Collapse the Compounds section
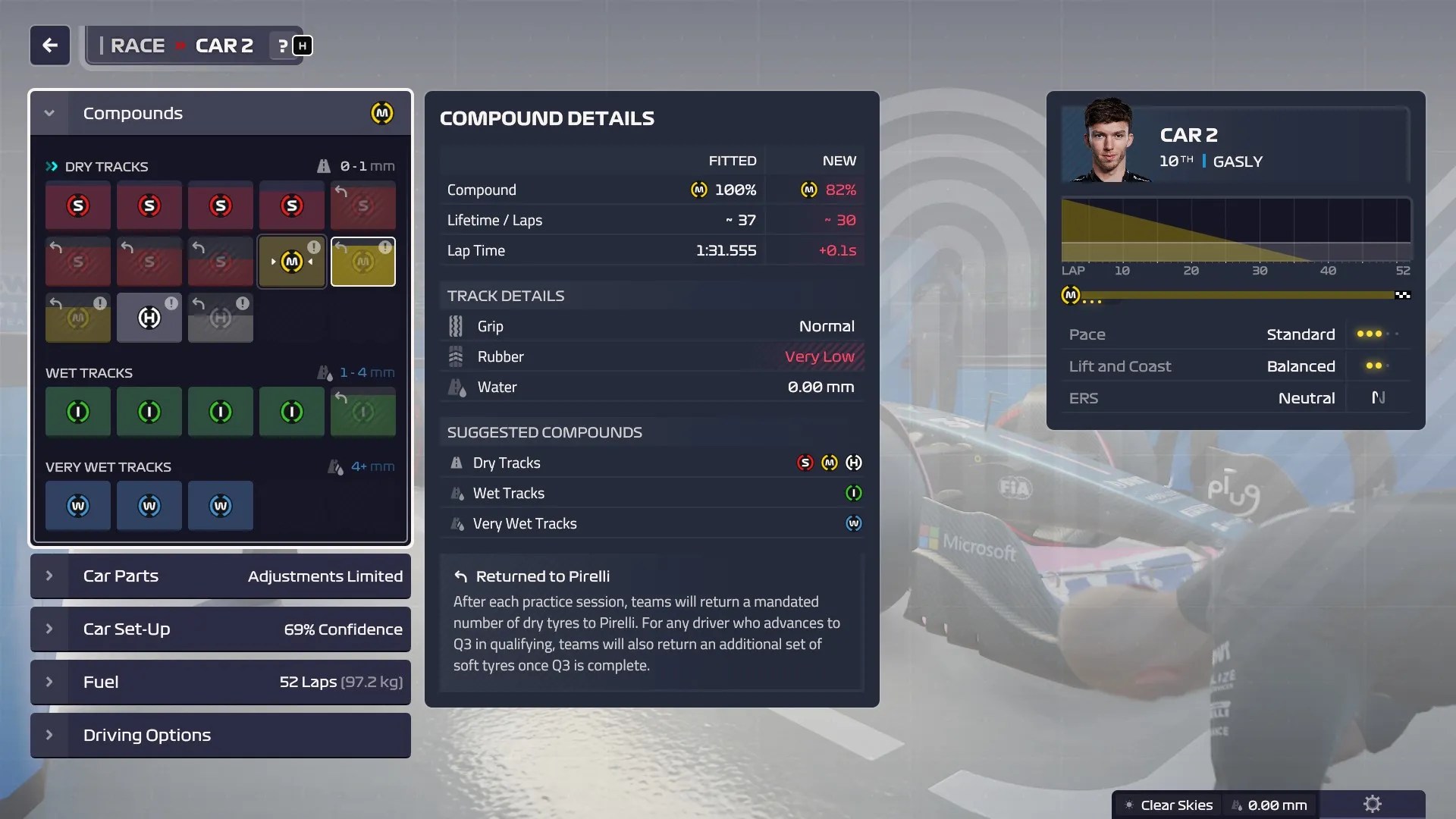Image resolution: width=1456 pixels, height=819 pixels. point(50,113)
